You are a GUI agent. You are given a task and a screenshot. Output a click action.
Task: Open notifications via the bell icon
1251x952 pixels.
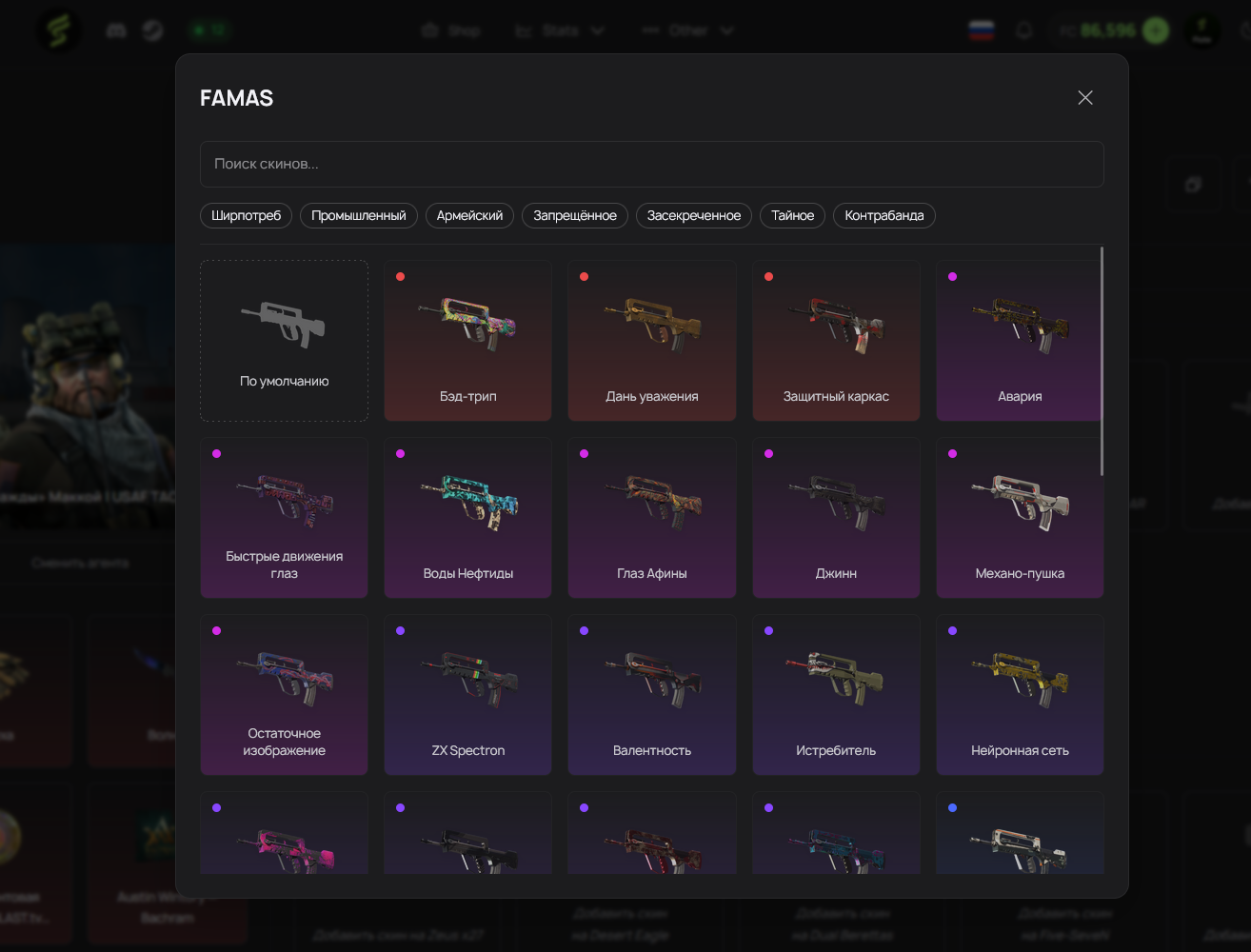(x=1024, y=30)
